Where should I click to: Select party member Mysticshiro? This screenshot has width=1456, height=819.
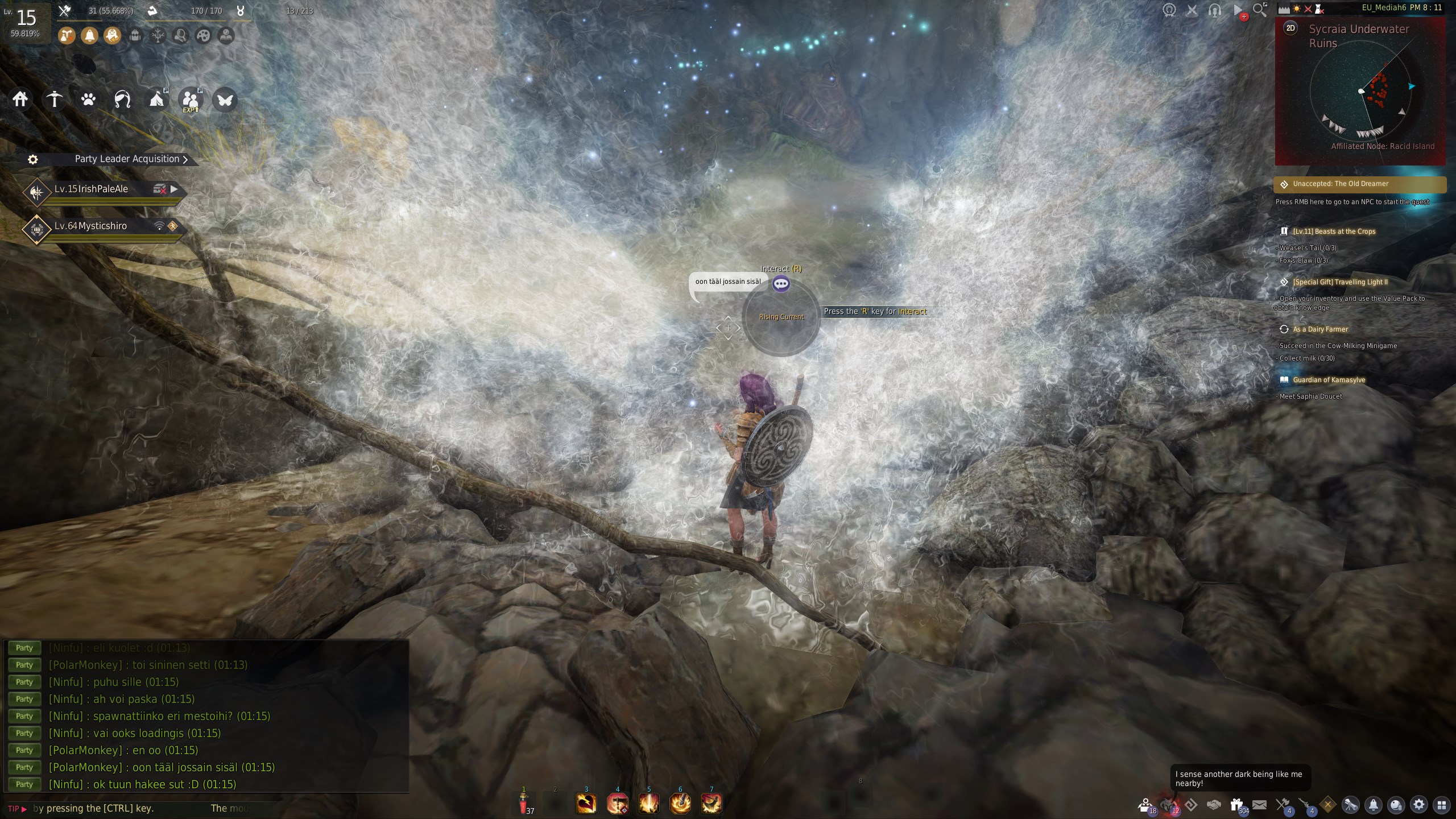tap(91, 226)
